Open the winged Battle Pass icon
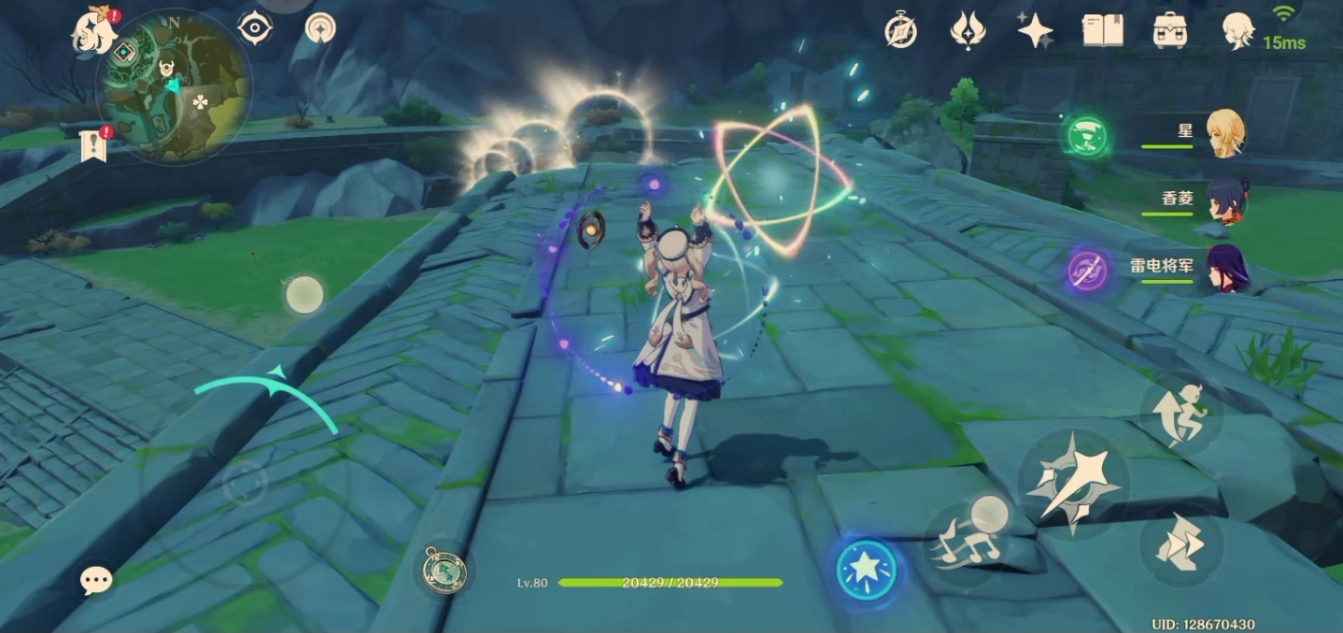Image resolution: width=1343 pixels, height=633 pixels. [967, 31]
